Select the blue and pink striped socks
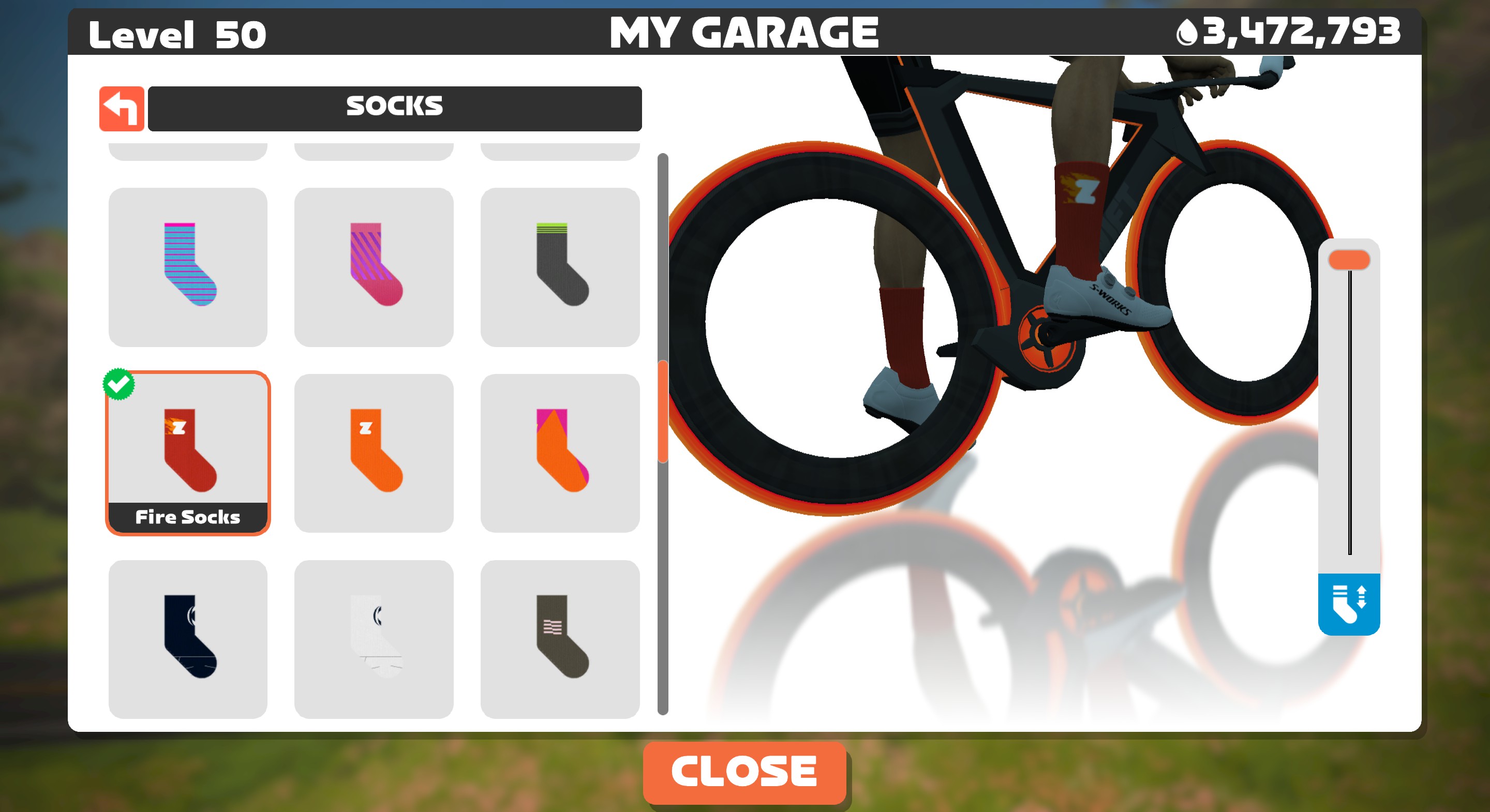This screenshot has height=812, width=1490. [x=188, y=267]
